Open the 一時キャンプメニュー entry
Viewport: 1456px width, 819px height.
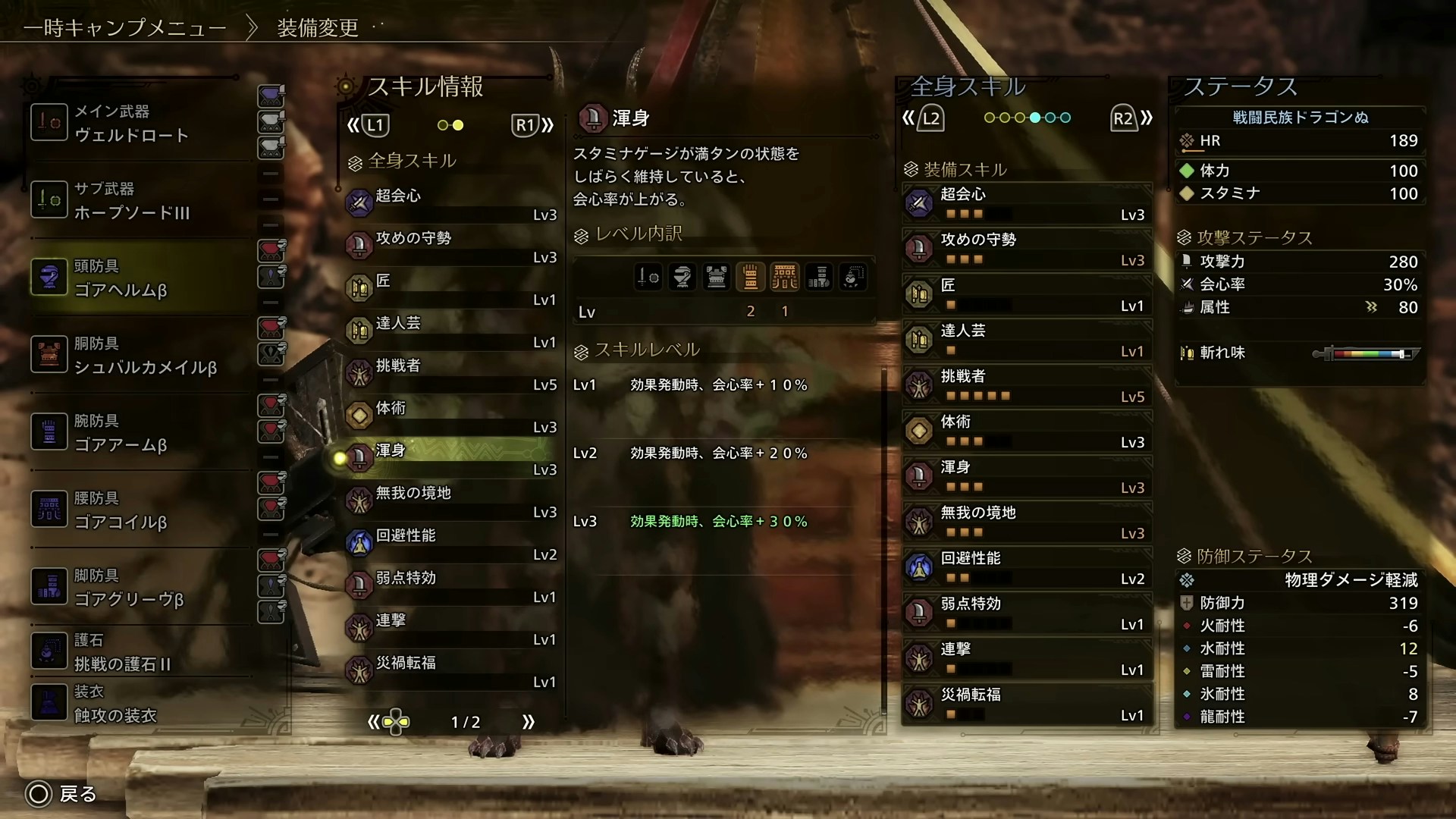pos(125,27)
